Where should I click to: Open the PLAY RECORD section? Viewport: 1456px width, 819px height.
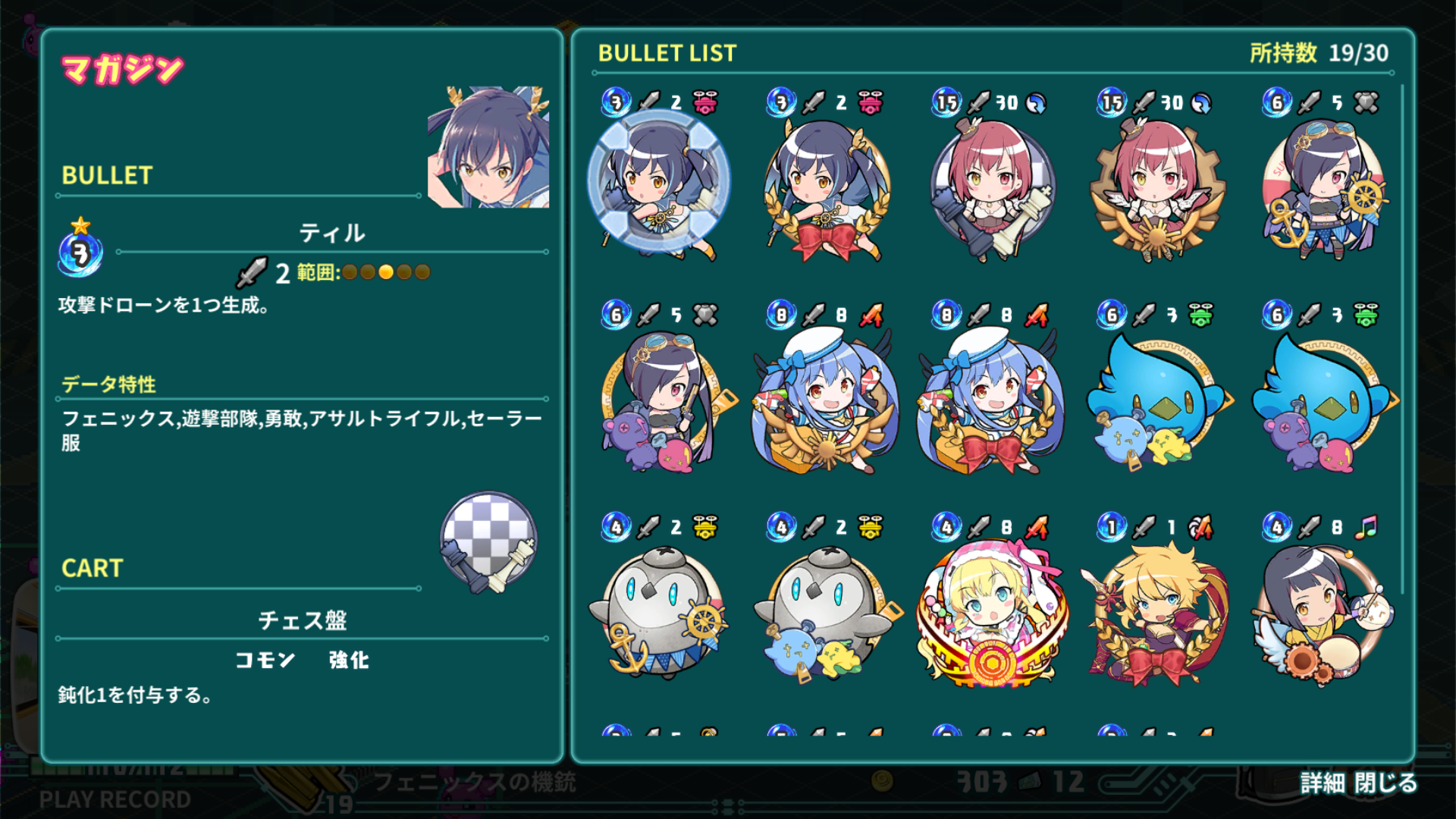point(115,798)
